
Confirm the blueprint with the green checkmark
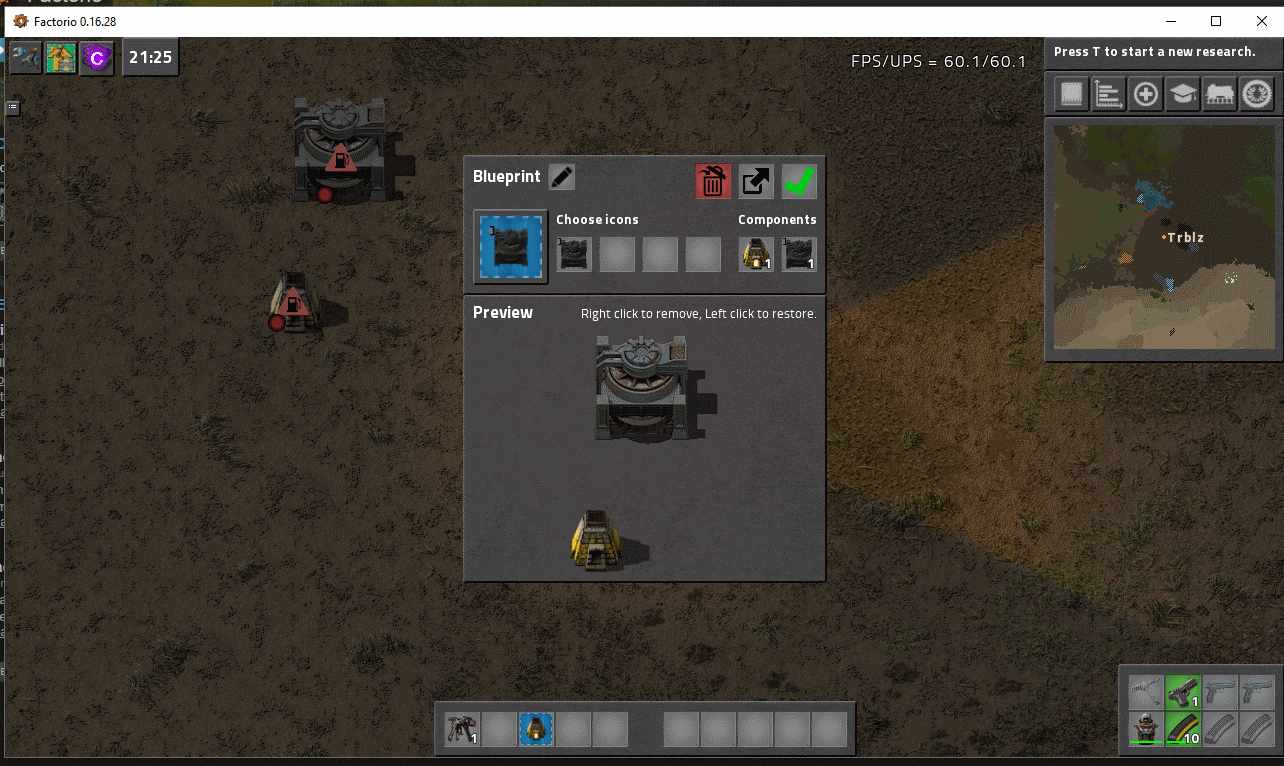click(798, 181)
